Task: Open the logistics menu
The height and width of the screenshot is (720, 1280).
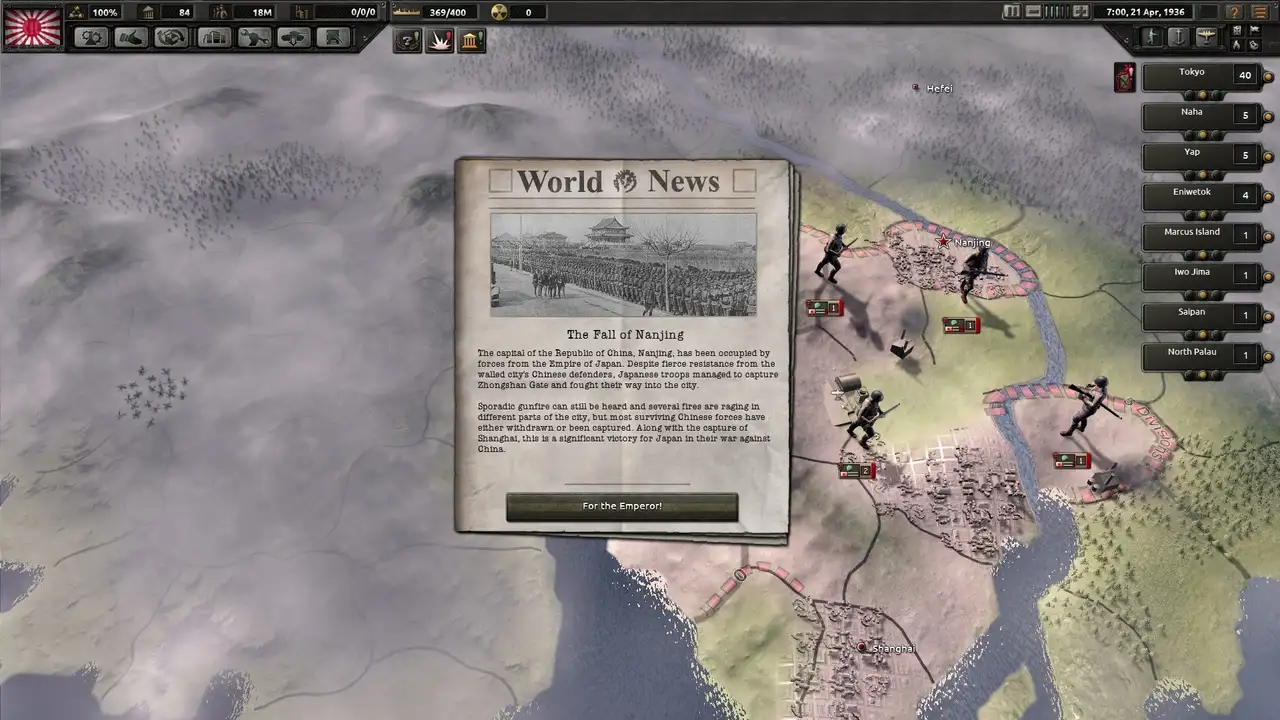Action: coord(333,38)
